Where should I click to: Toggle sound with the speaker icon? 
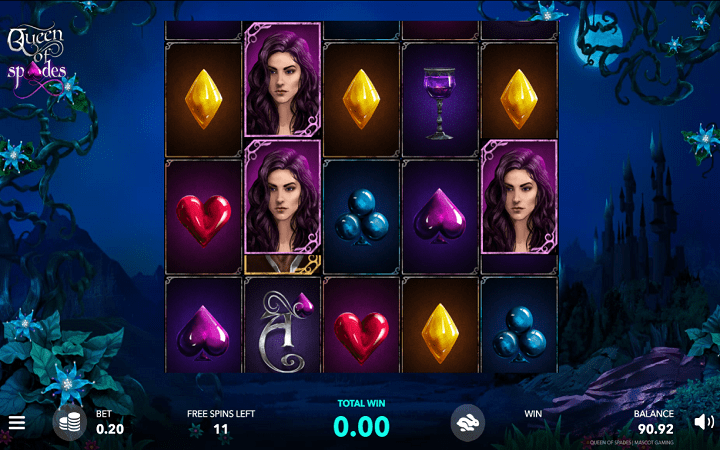(x=703, y=422)
